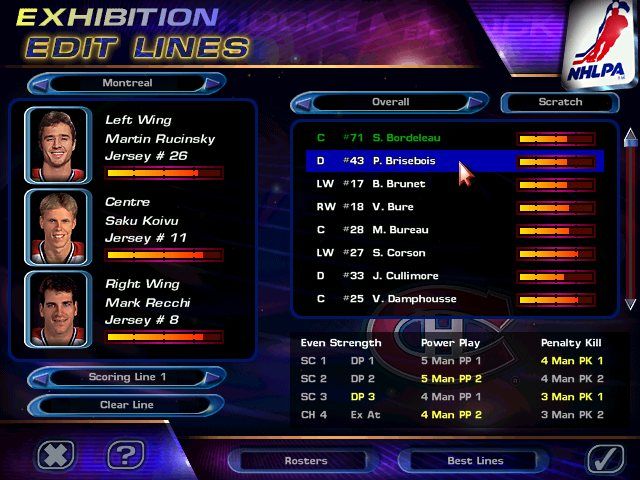Change the Montreal team selector

coord(127,83)
